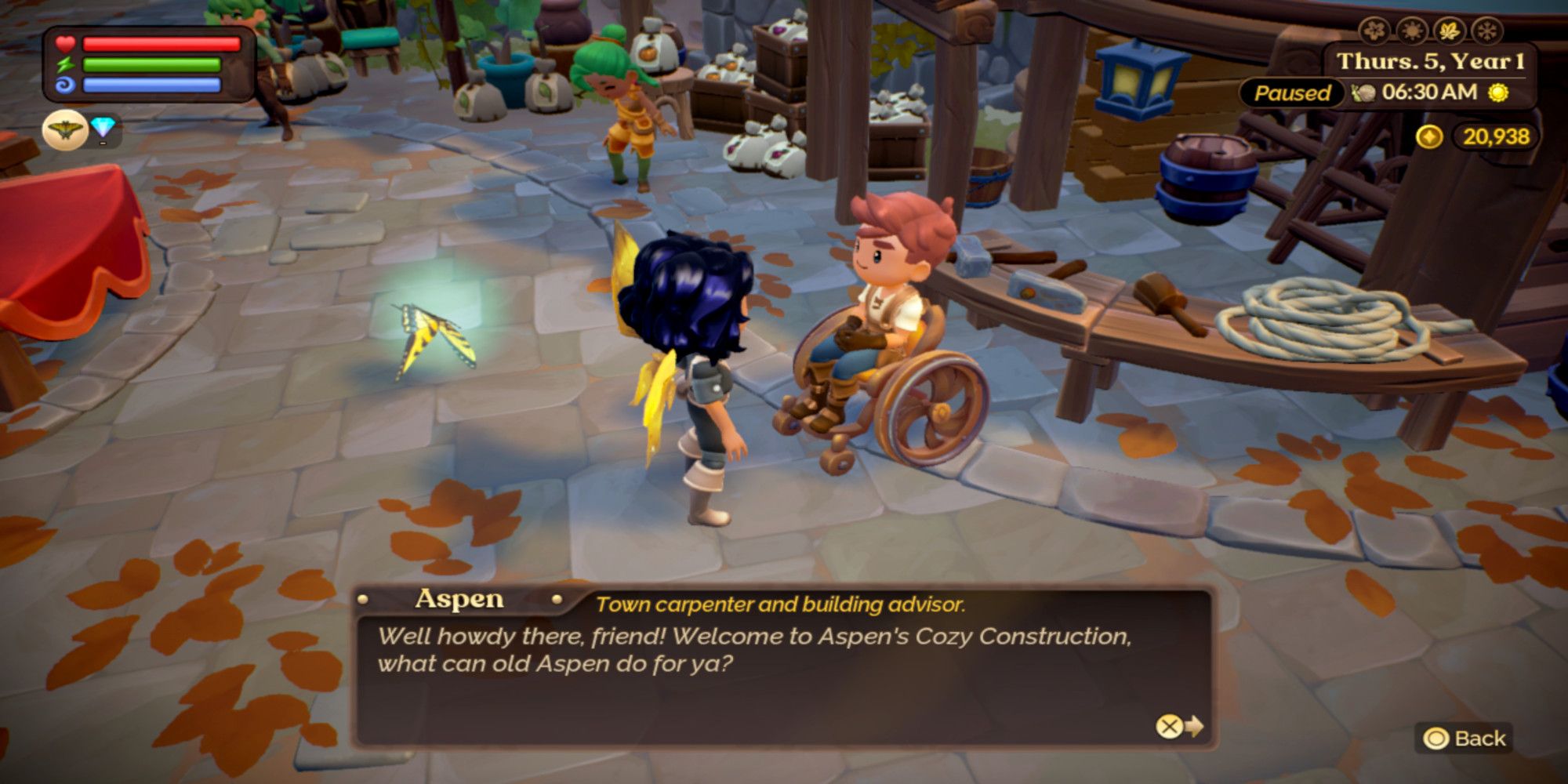
Task: Click the gold coin currency icon
Action: [1429, 137]
